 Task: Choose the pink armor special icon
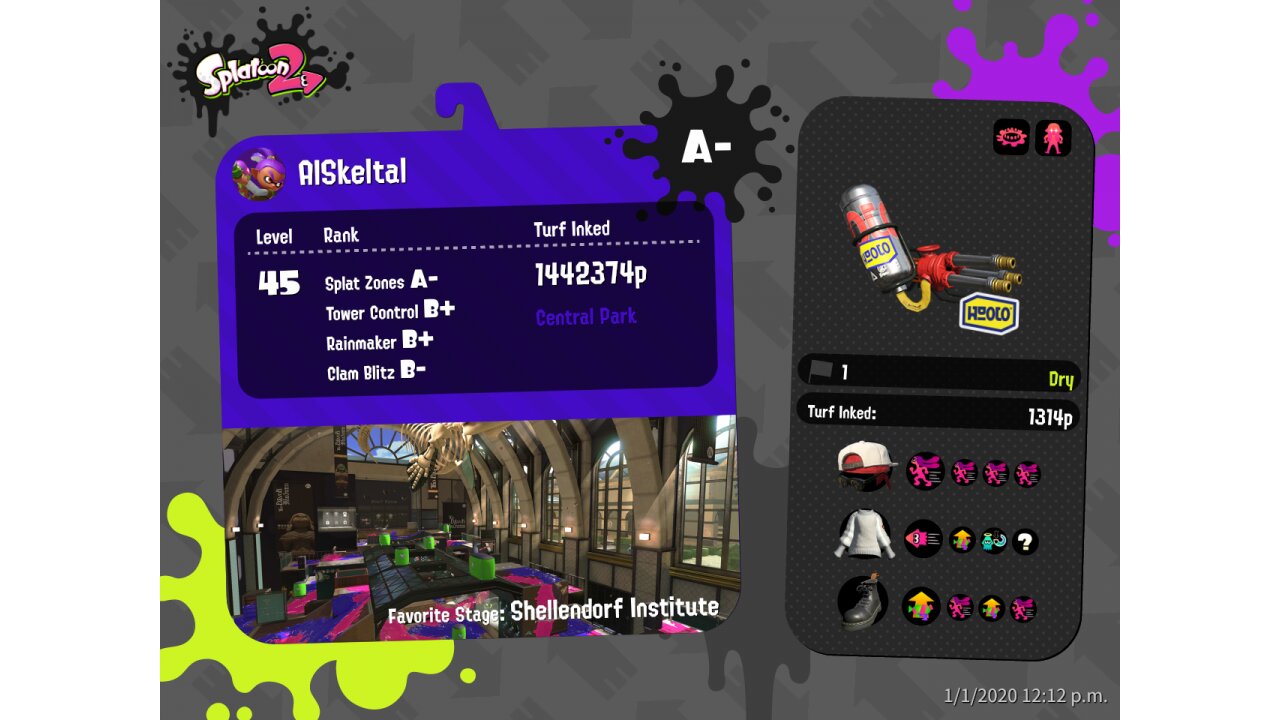pyautogui.click(x=1053, y=137)
